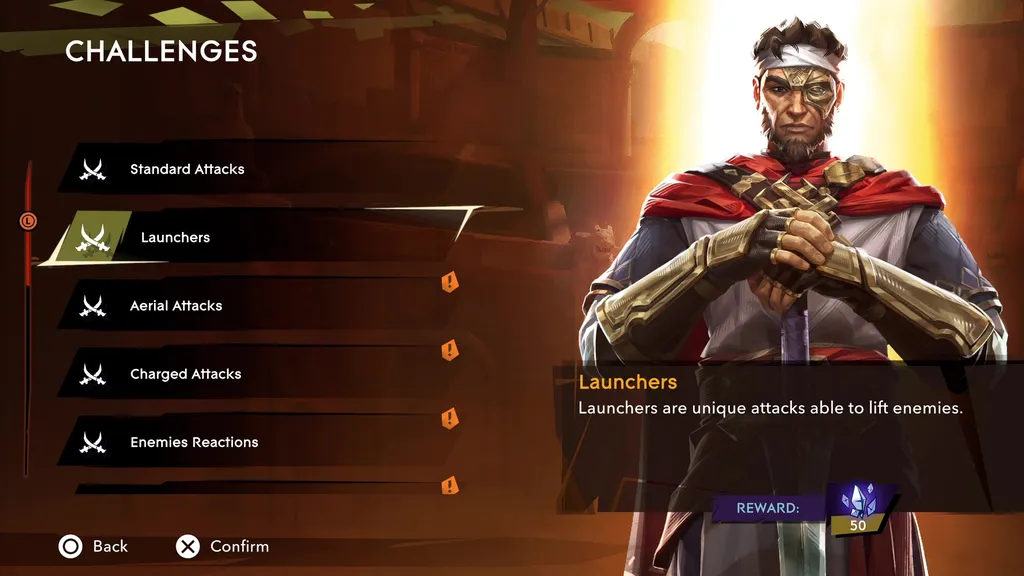1024x576 pixels.
Task: Click the challenge list scrollbar handle
Action: [x=28, y=220]
